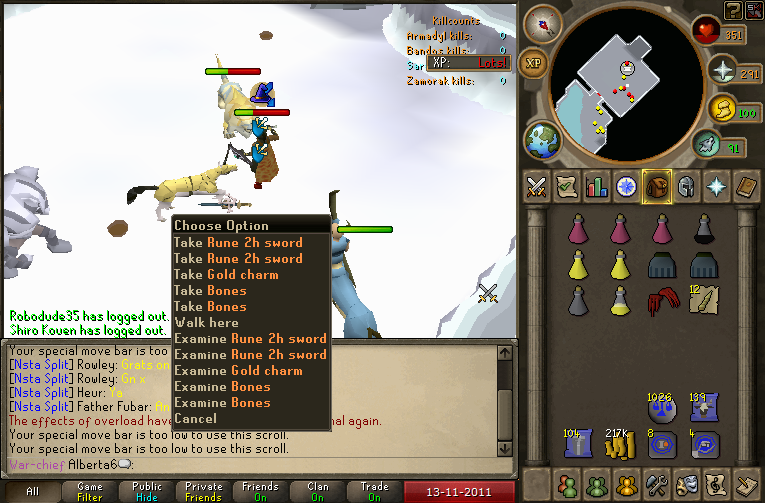
Task: Switch to the Trade chat tab
Action: [374, 491]
